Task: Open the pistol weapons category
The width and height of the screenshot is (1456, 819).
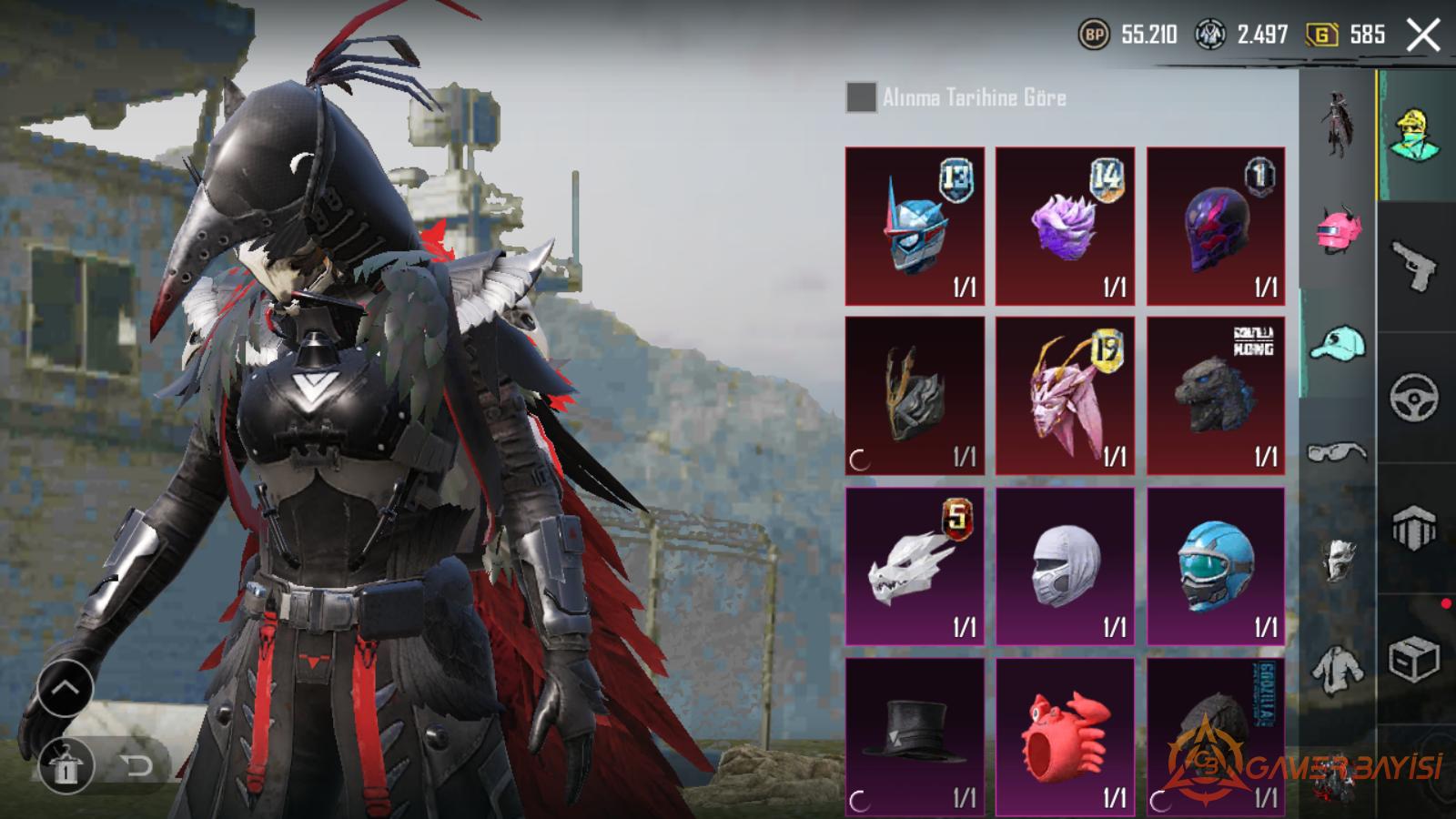Action: (x=1415, y=266)
